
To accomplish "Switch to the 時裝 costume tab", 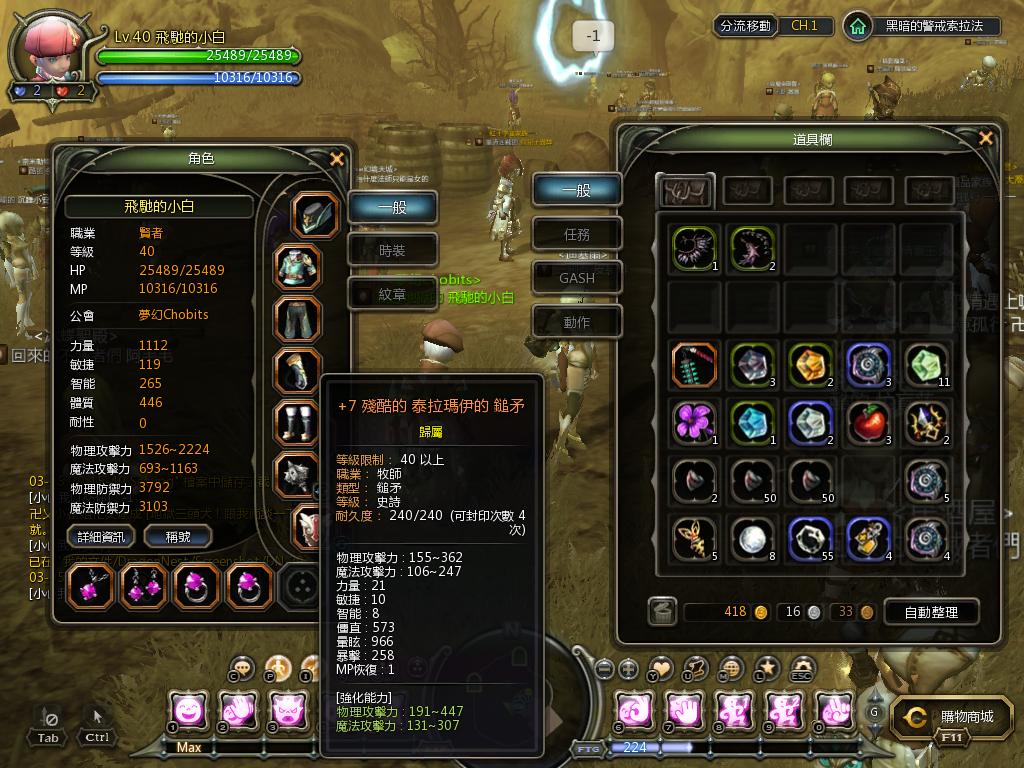I will pos(392,251).
